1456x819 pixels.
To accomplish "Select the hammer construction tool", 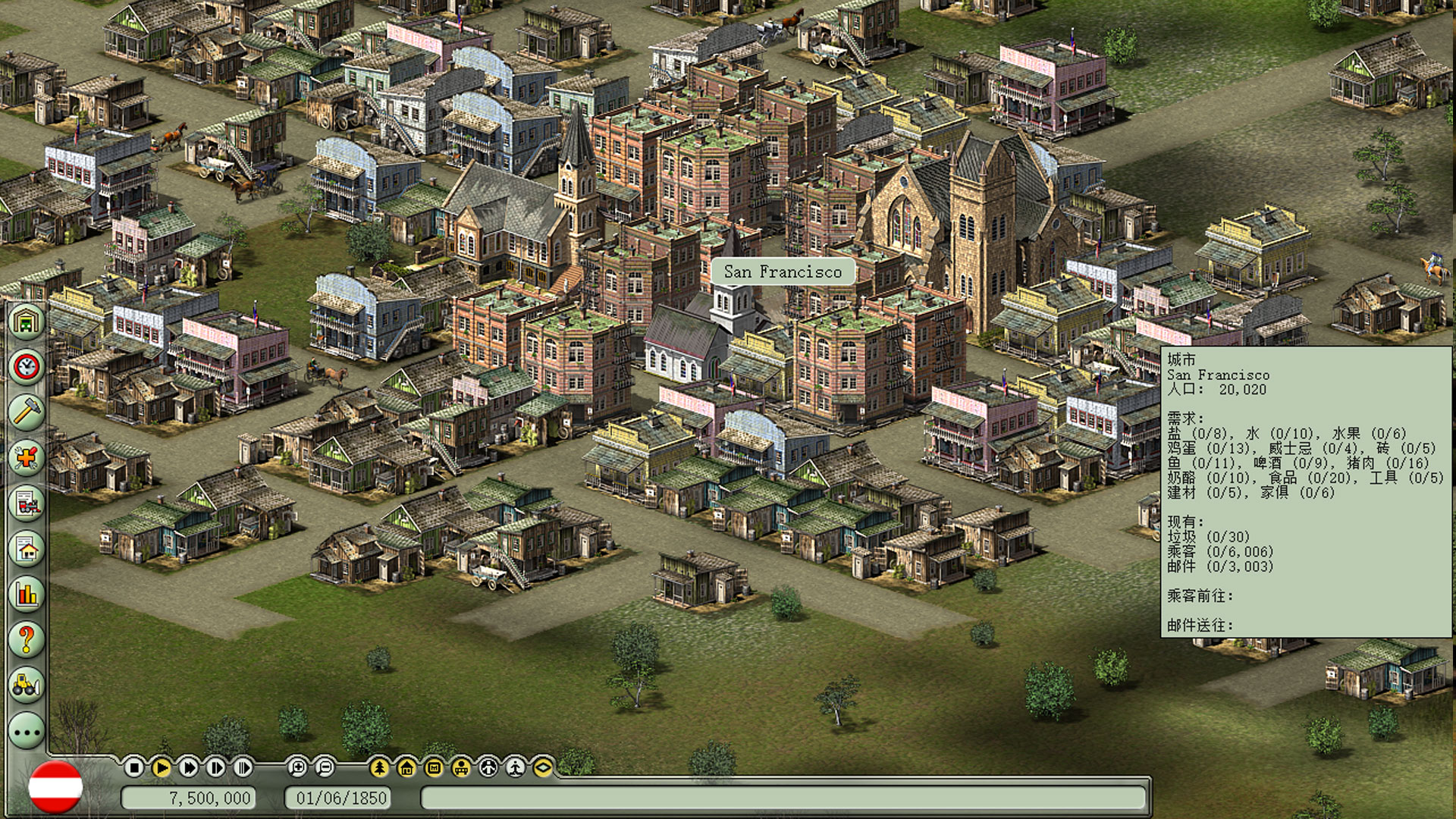I will tap(27, 412).
